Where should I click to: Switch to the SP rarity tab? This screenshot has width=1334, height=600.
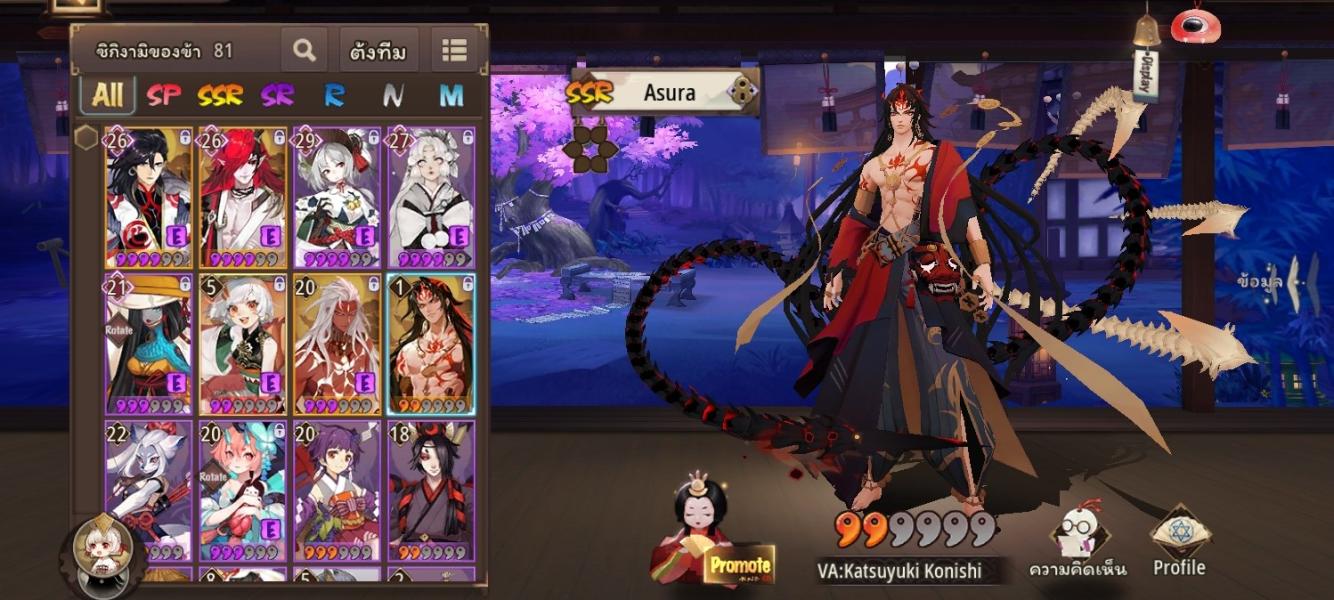click(164, 95)
